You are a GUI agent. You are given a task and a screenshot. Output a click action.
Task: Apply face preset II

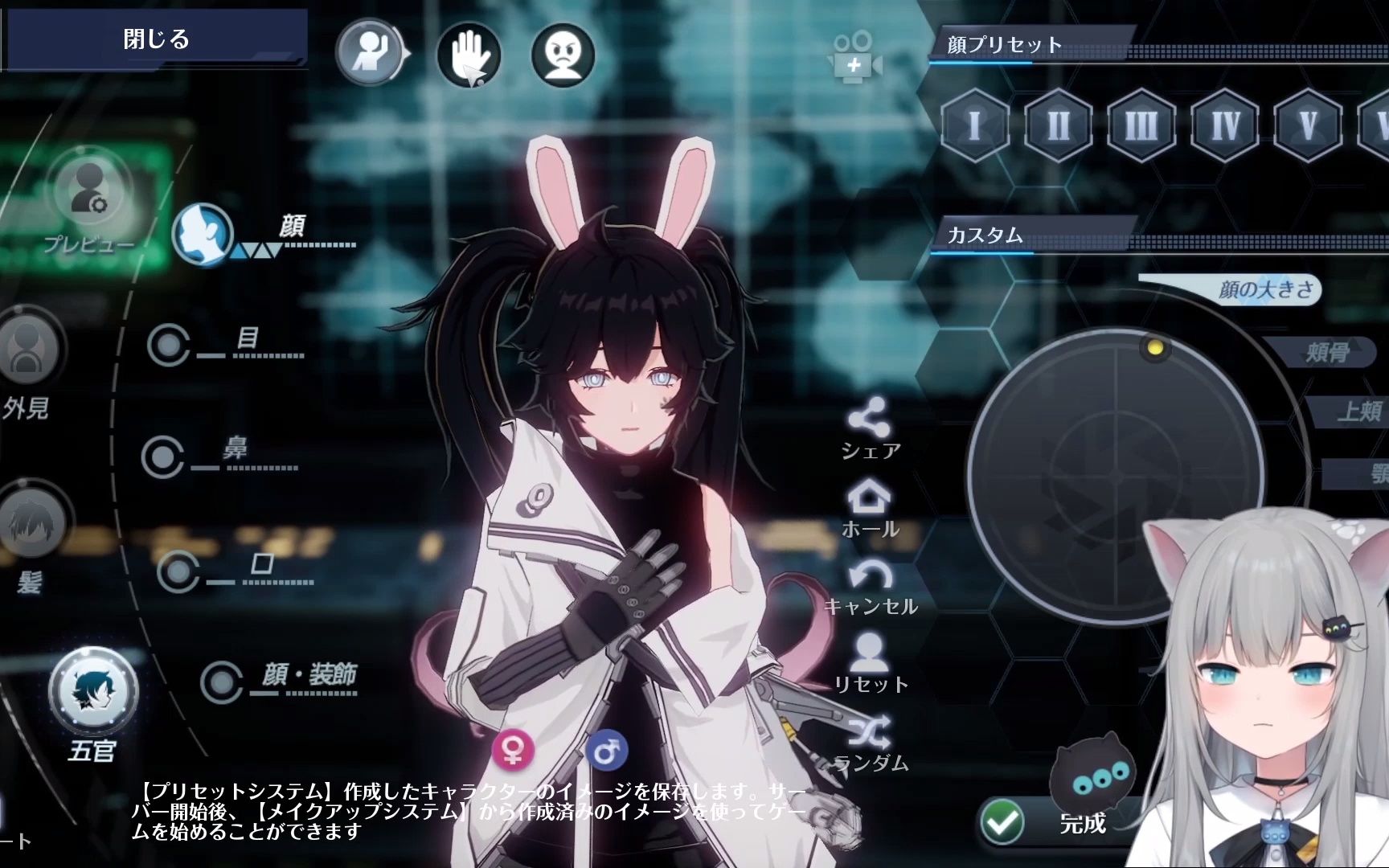click(x=1059, y=125)
